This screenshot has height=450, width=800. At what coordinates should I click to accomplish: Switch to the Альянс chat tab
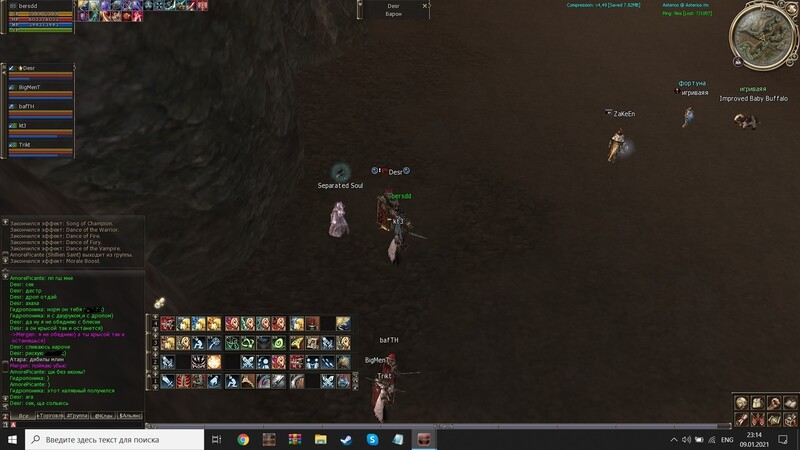tap(131, 414)
